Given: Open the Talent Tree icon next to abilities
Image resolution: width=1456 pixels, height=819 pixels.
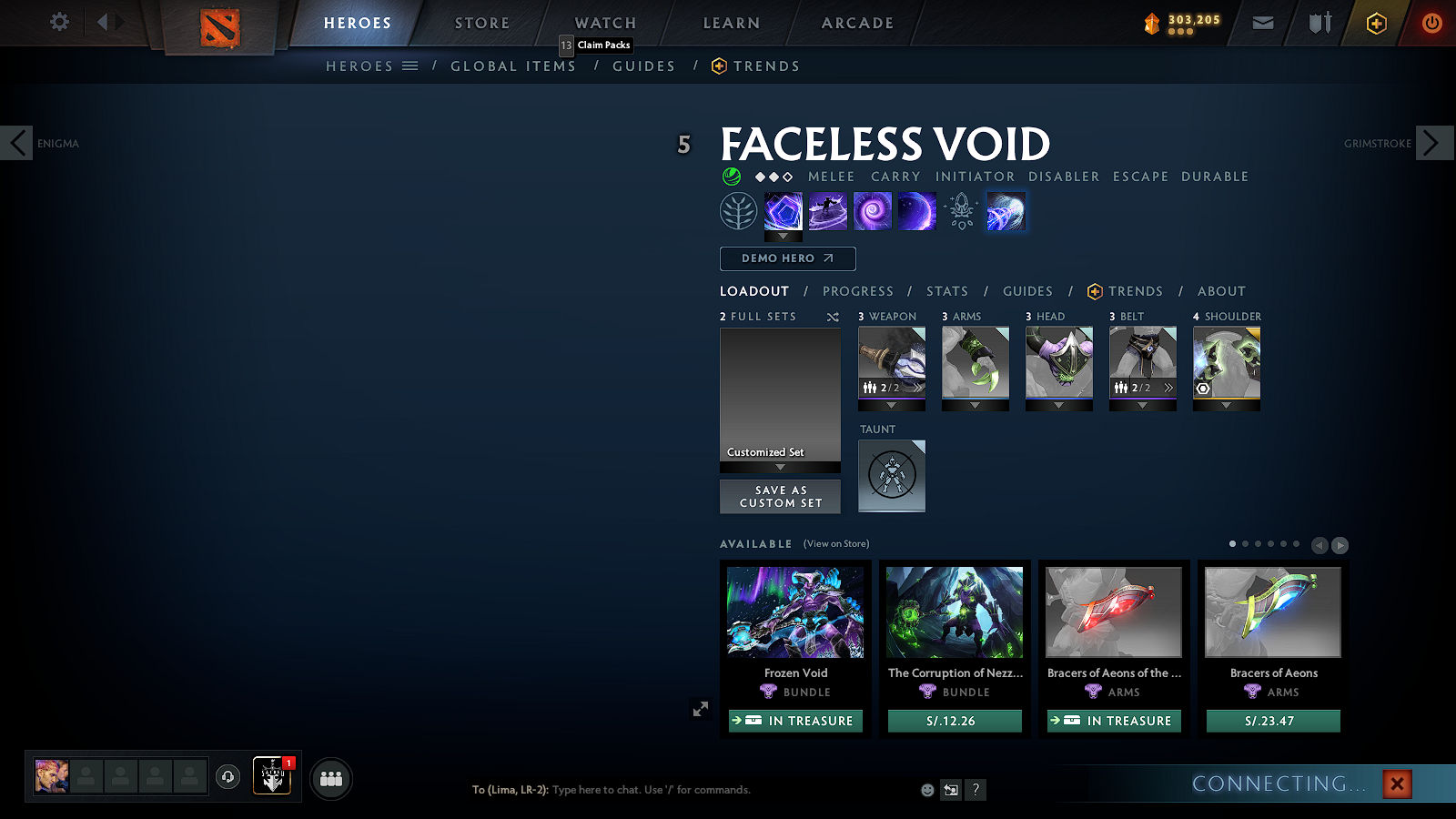Looking at the screenshot, I should point(739,210).
